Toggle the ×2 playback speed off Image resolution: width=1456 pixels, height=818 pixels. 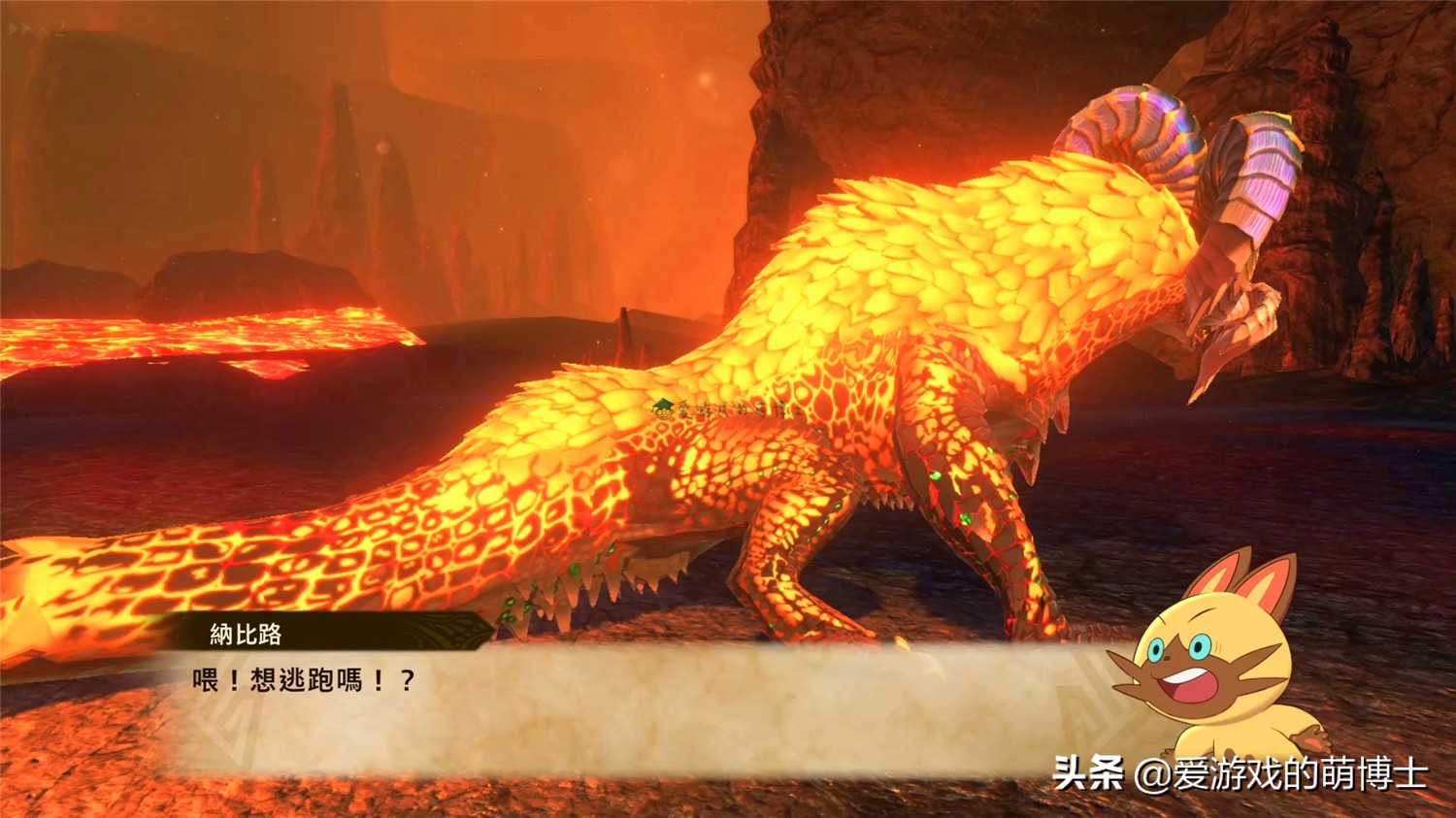39,28
